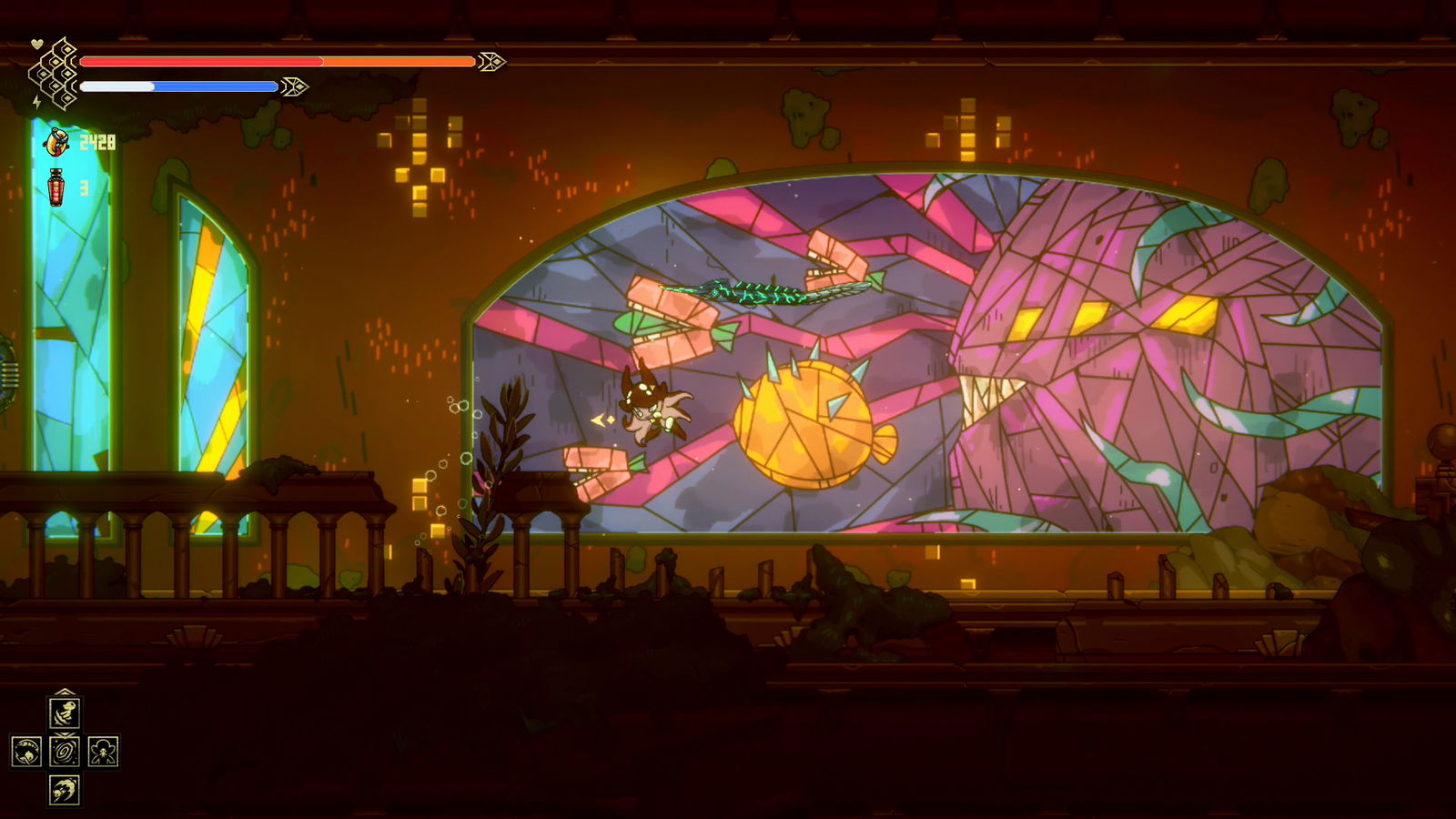Select the downward dash ability icon
The width and height of the screenshot is (1456, 819).
coord(63,790)
